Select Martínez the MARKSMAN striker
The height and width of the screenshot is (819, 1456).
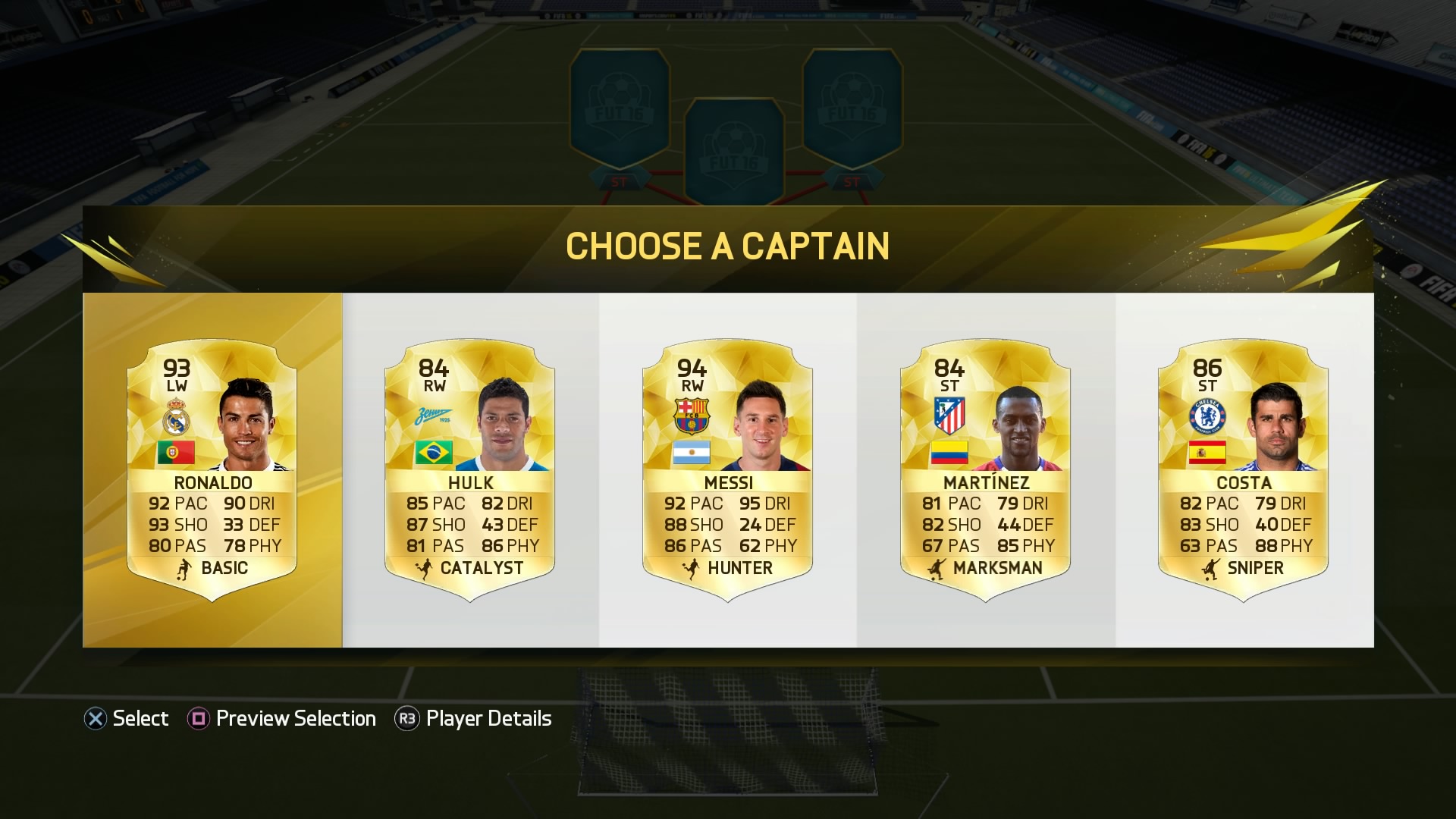click(986, 470)
